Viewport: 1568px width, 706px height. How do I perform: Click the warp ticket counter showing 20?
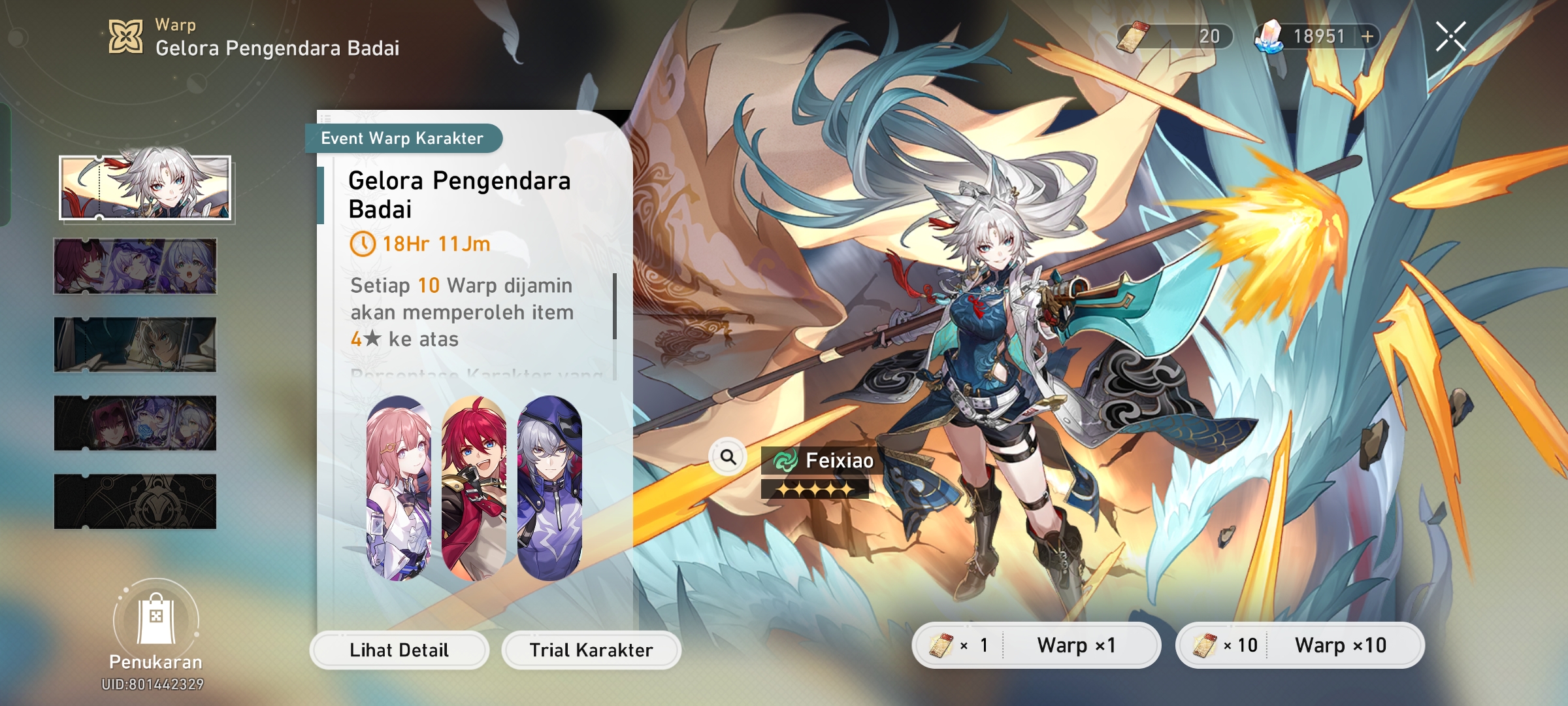(1176, 37)
